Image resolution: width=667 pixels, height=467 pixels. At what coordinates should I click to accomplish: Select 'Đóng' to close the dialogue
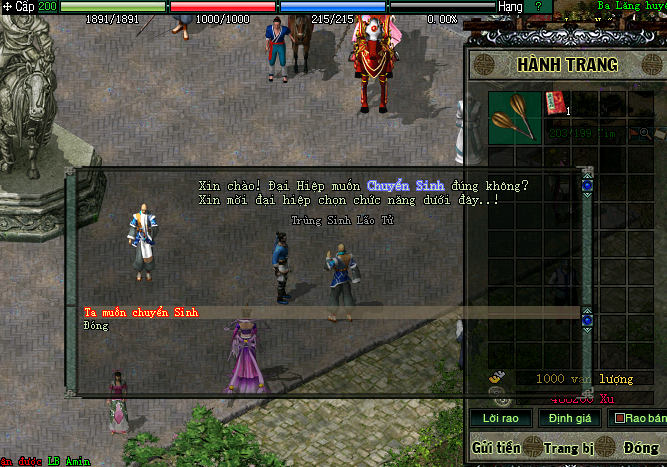tap(96, 326)
